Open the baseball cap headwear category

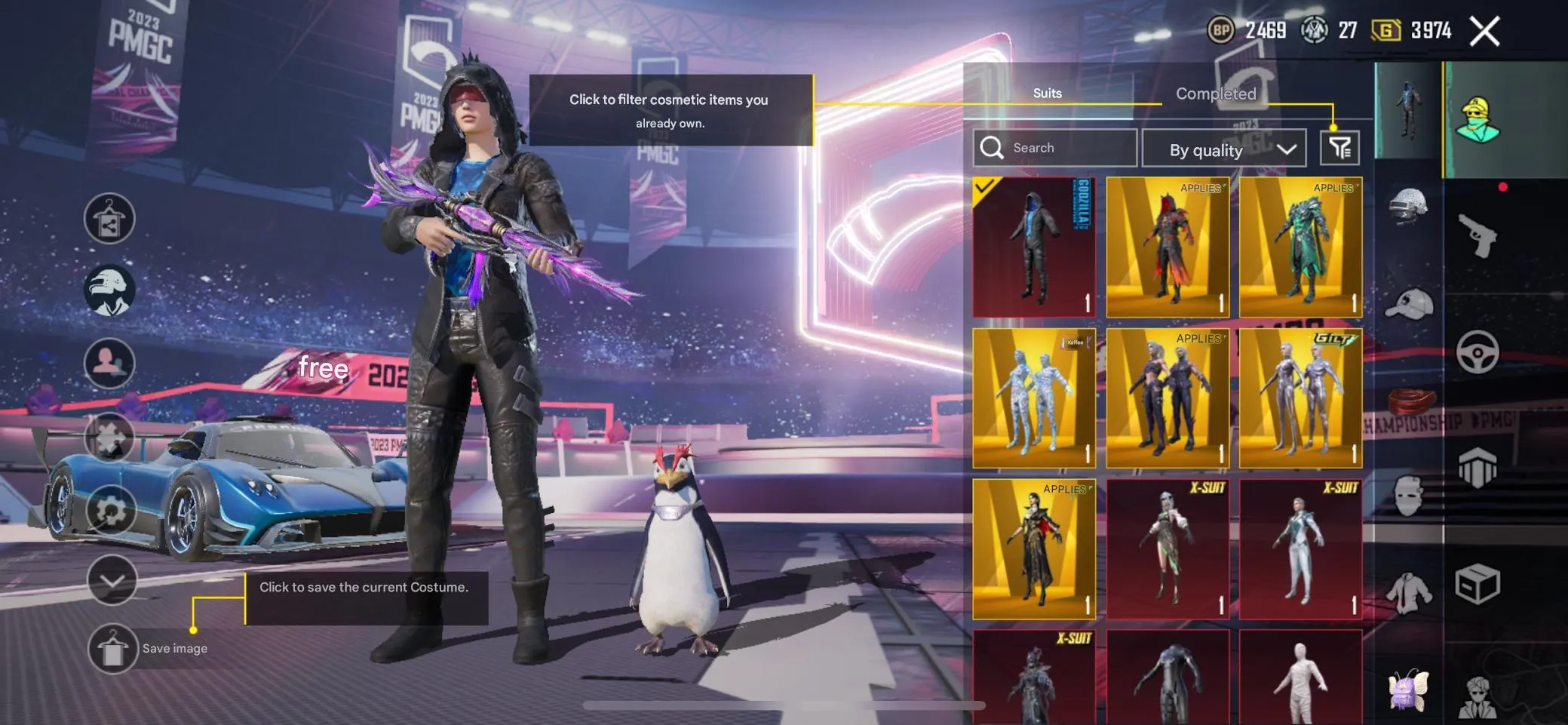tap(1408, 303)
